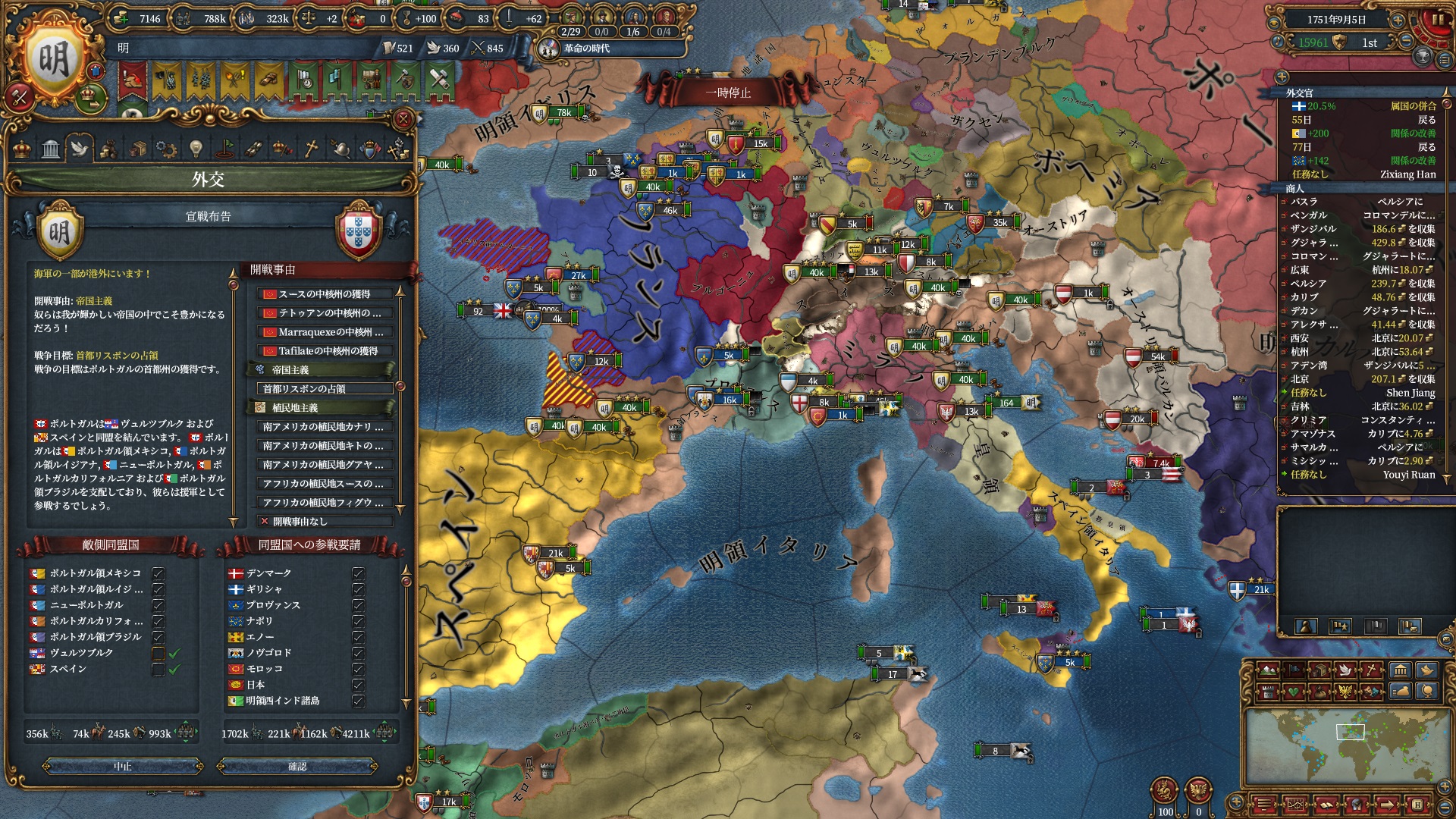This screenshot has width=1456, height=819.
Task: Cancel the declaration with 中止
Action: pyautogui.click(x=123, y=767)
